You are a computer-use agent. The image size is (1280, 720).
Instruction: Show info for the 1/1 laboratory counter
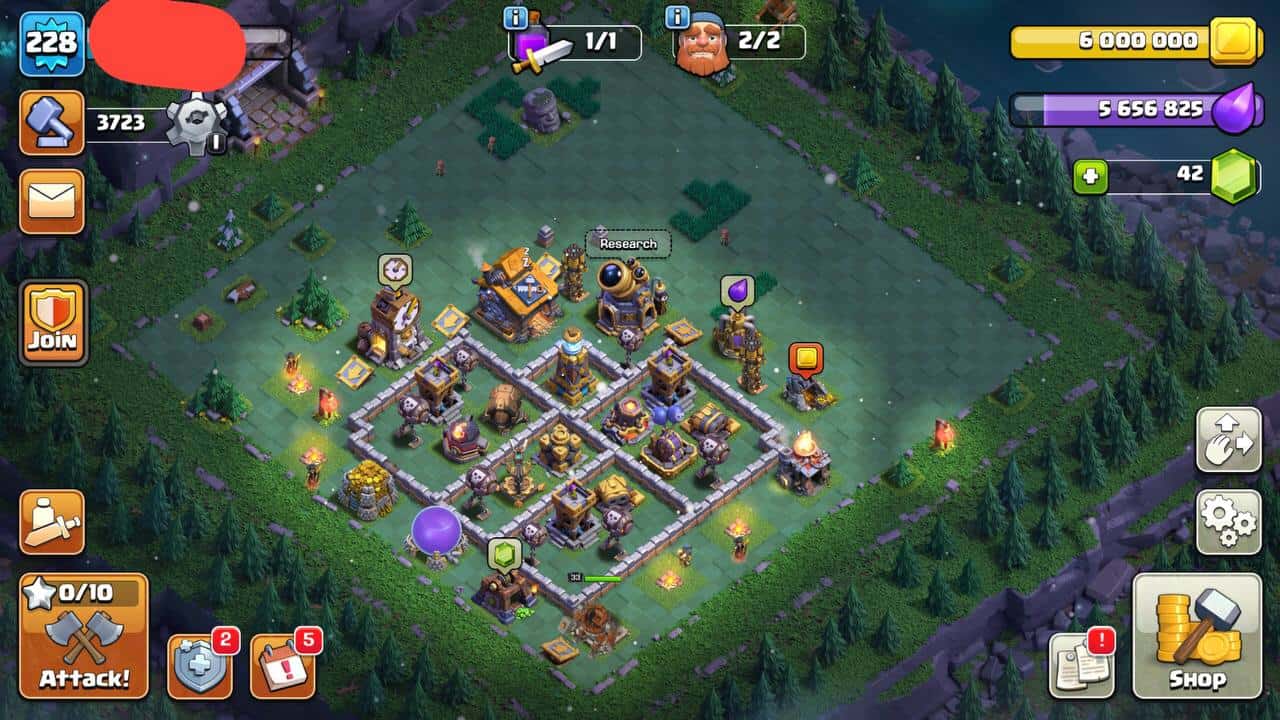pos(516,17)
